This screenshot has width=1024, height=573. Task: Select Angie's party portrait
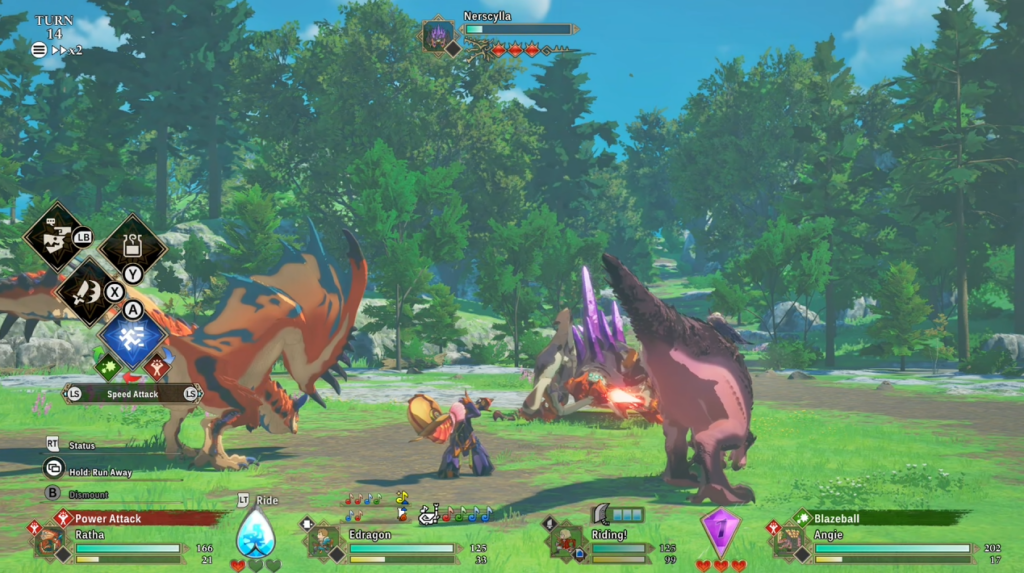[x=787, y=541]
